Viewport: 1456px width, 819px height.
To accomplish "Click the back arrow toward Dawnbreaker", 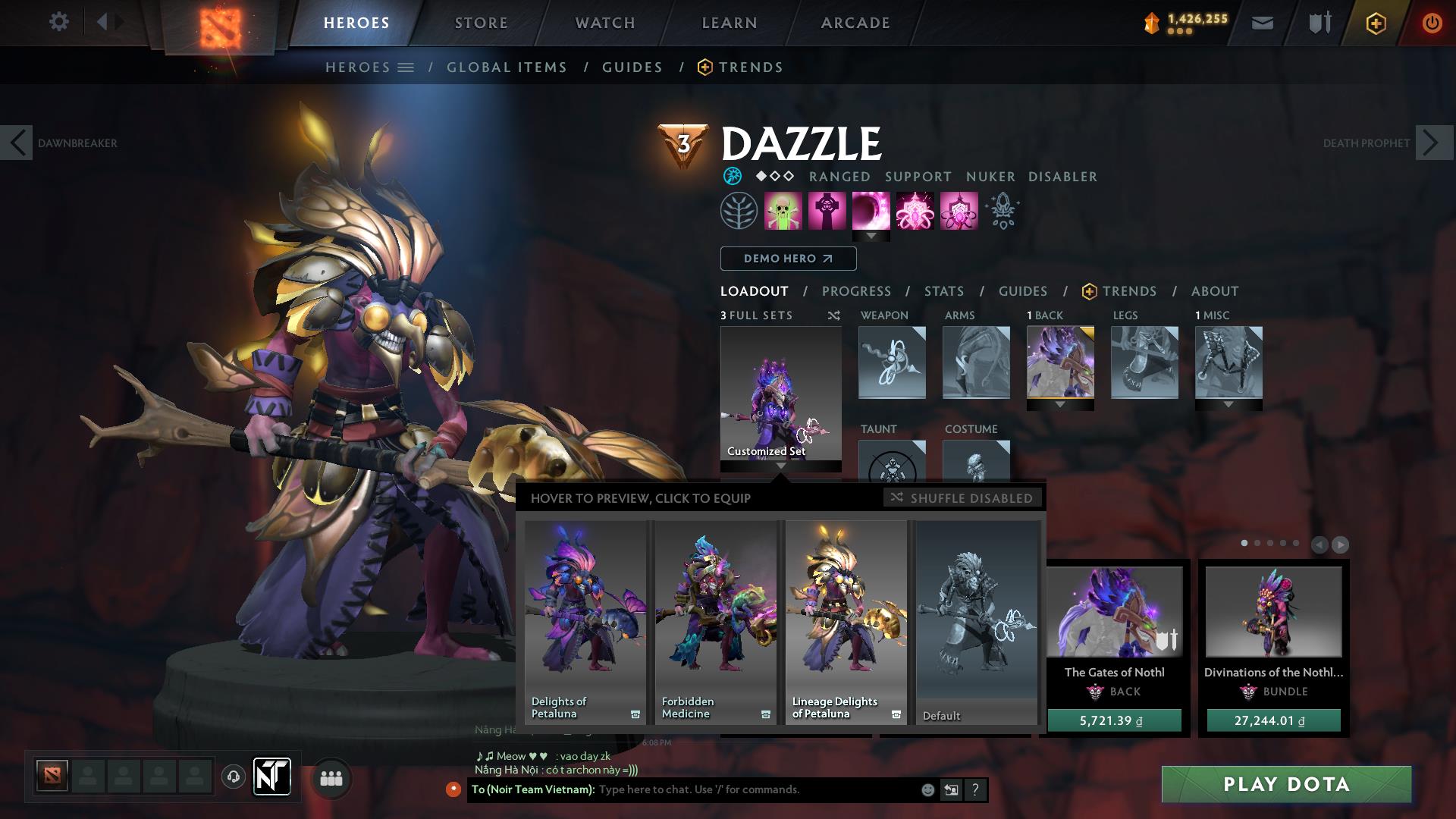I will (x=17, y=142).
